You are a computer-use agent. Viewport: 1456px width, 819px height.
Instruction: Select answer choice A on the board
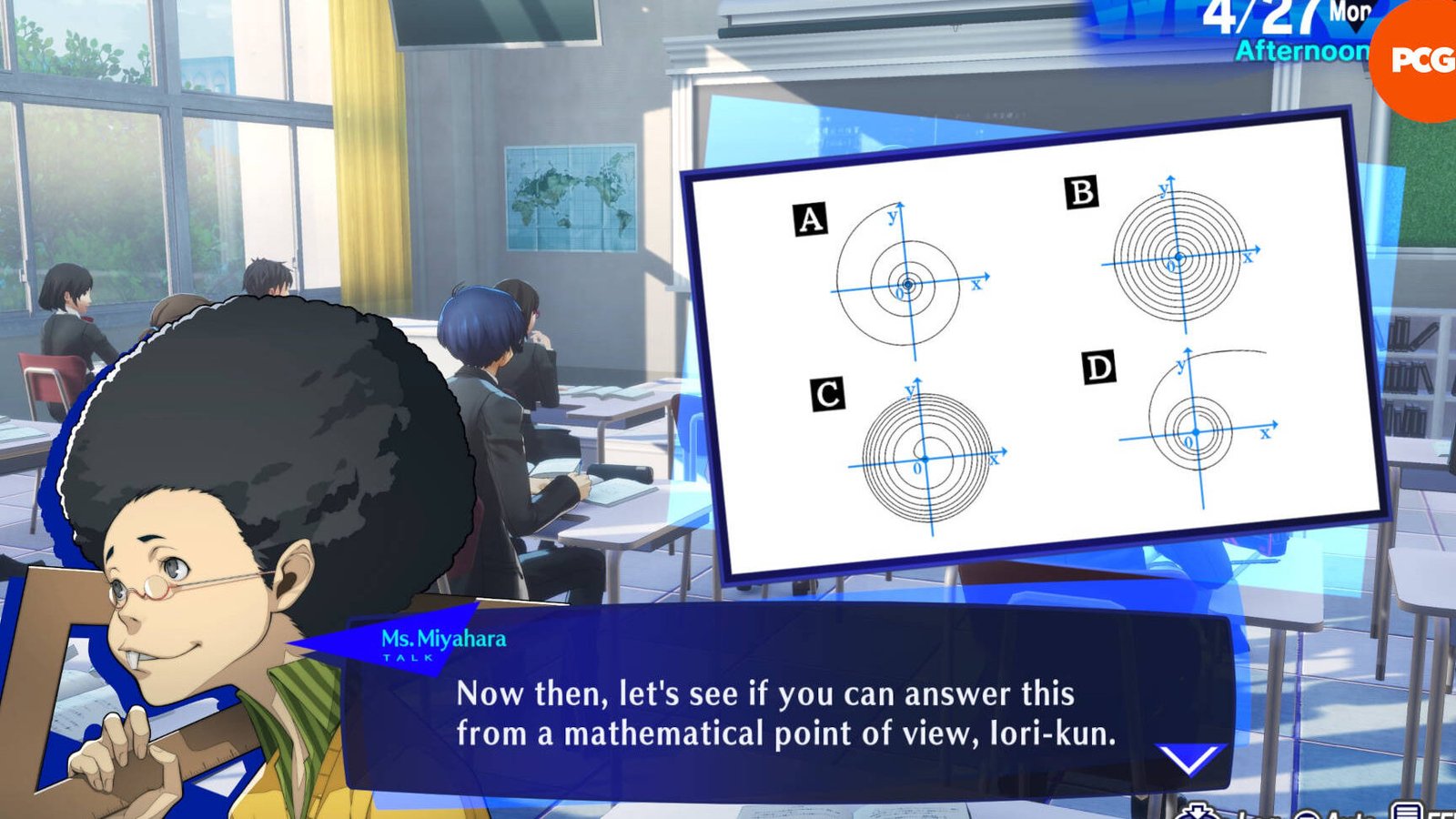808,217
